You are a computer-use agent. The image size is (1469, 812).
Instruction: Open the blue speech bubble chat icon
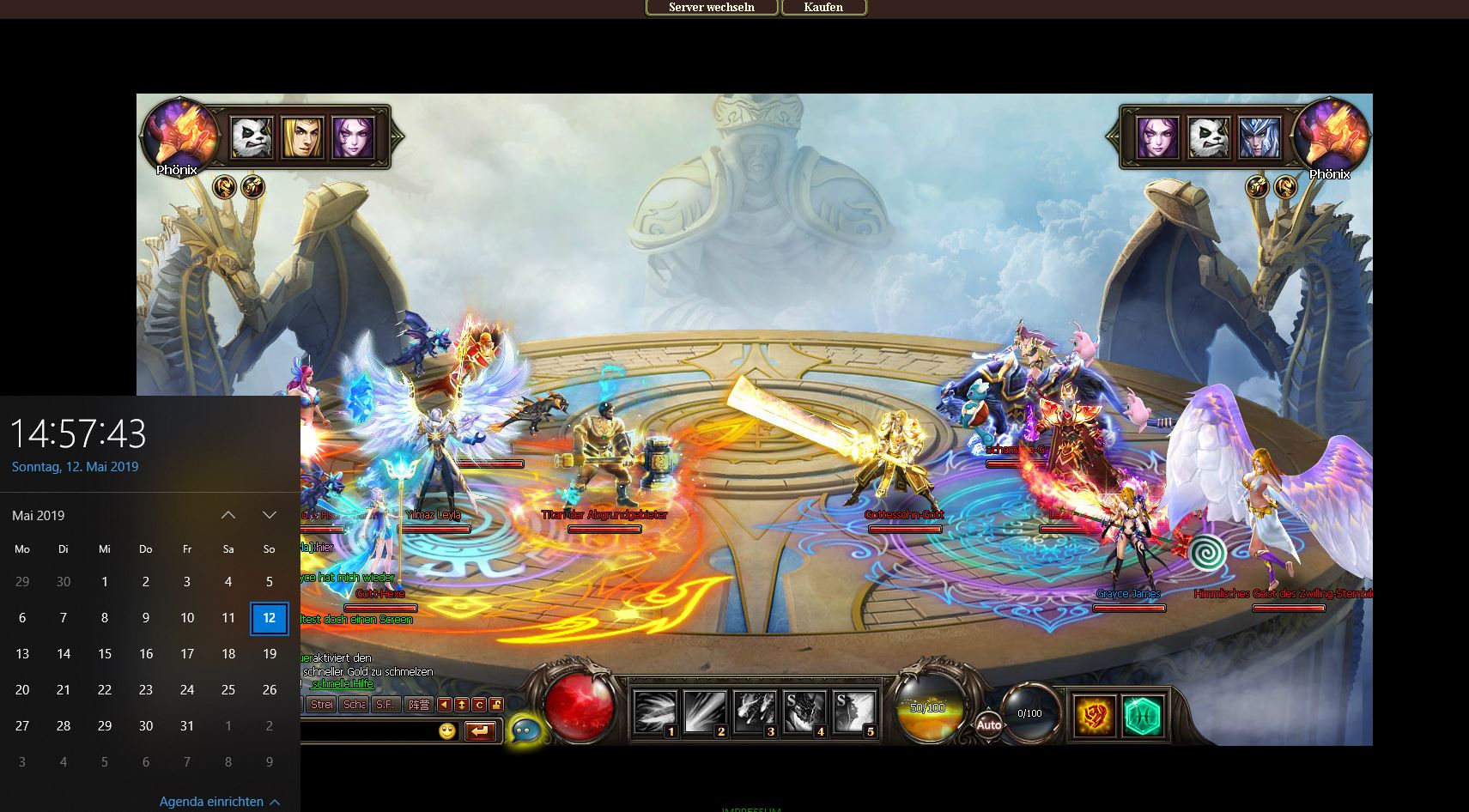[525, 730]
